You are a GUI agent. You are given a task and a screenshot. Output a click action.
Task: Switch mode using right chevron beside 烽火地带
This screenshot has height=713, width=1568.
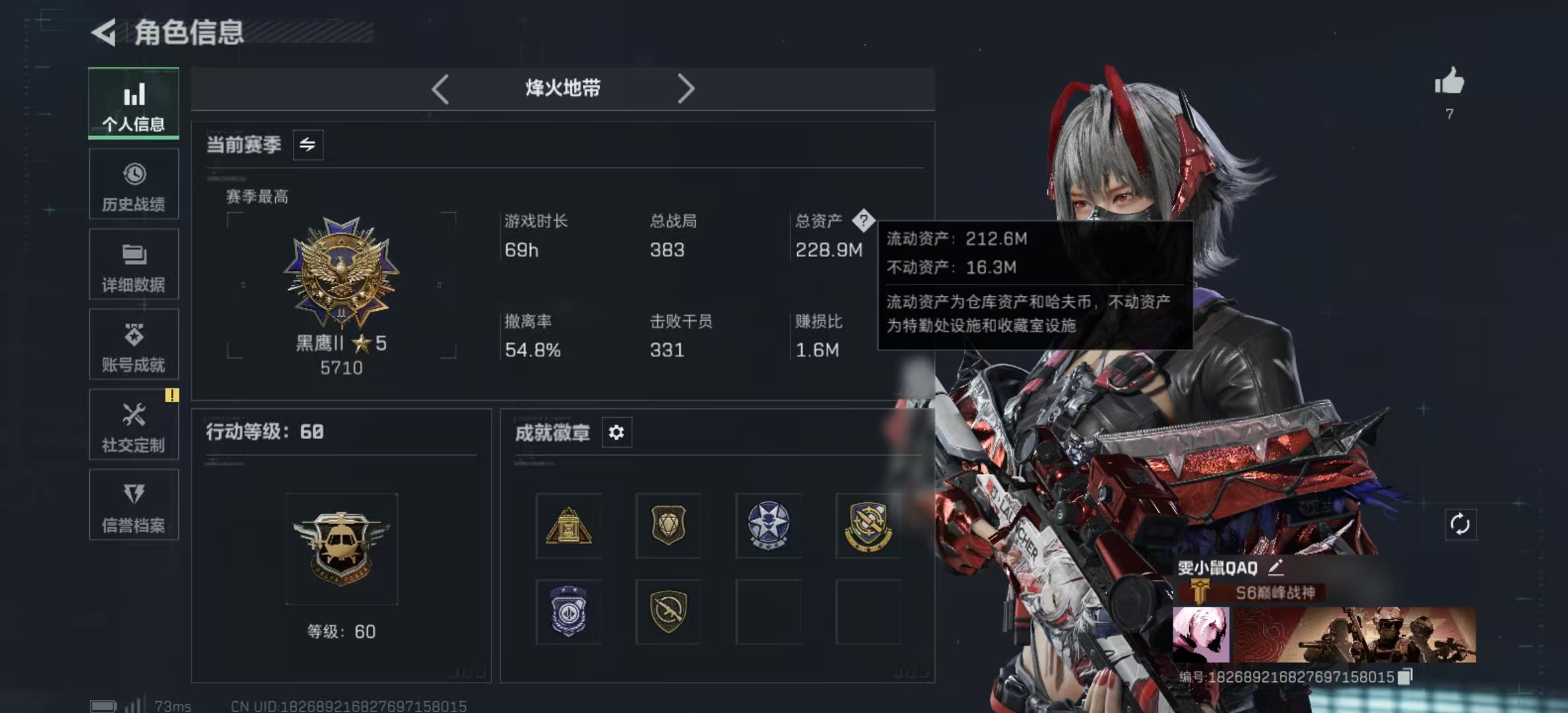[x=687, y=88]
